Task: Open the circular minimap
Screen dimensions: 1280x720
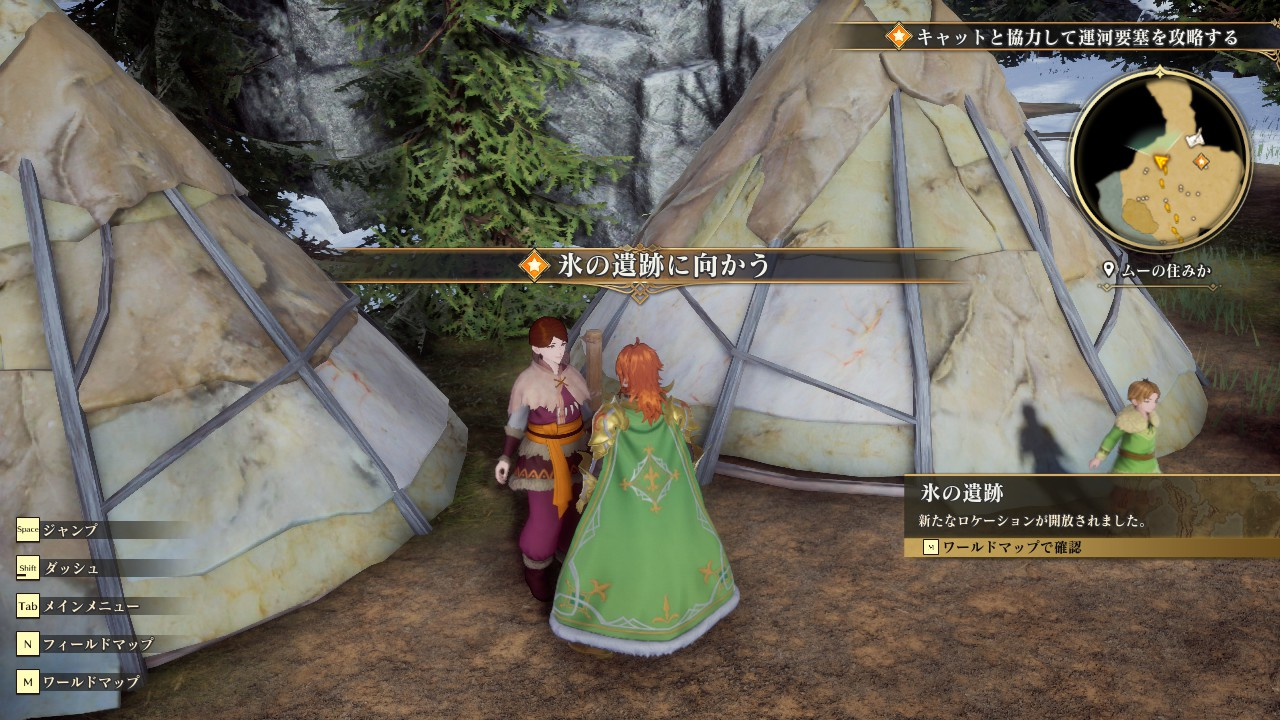Action: [x=1160, y=158]
